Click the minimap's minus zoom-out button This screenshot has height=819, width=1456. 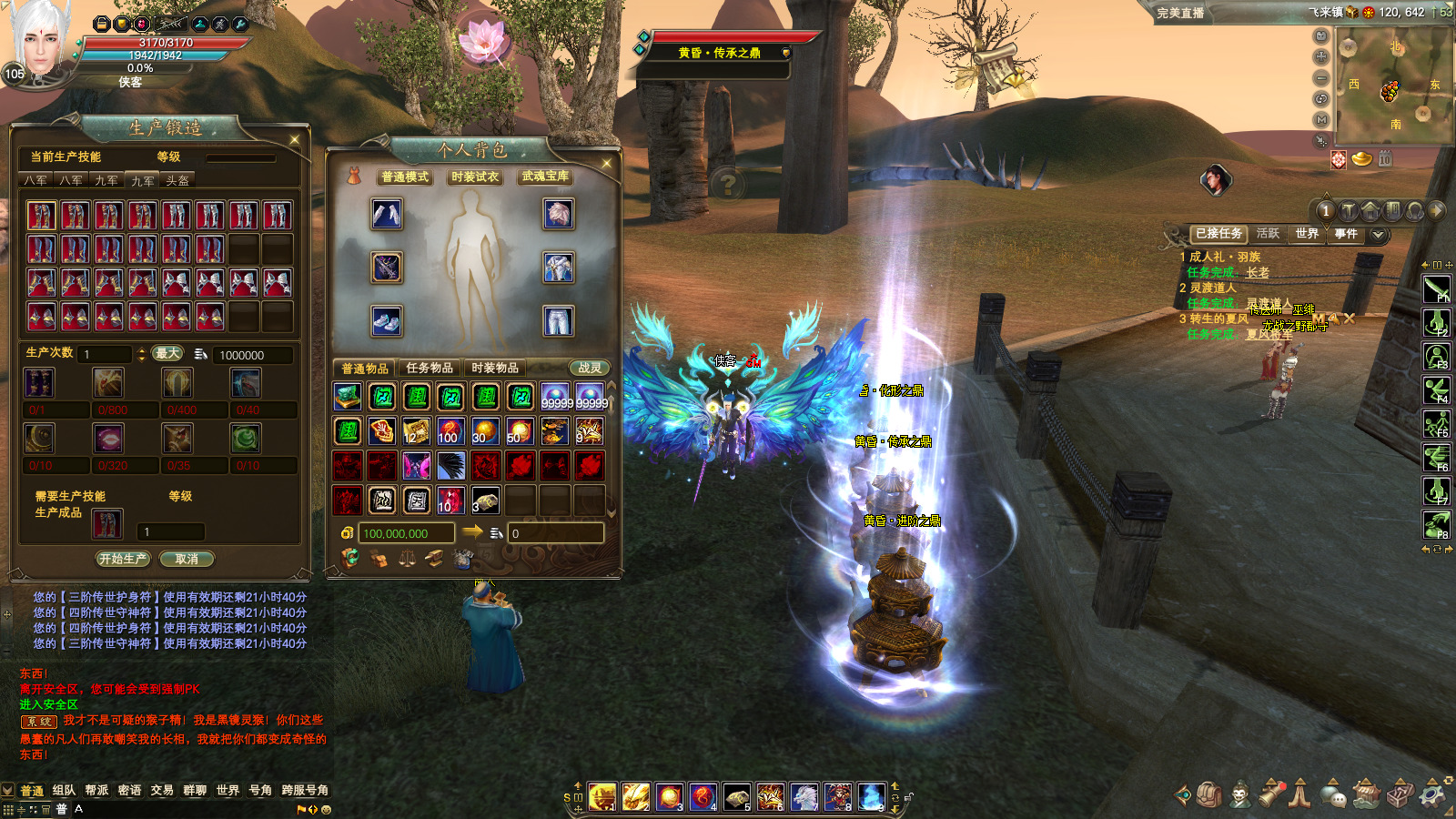click(x=1321, y=78)
